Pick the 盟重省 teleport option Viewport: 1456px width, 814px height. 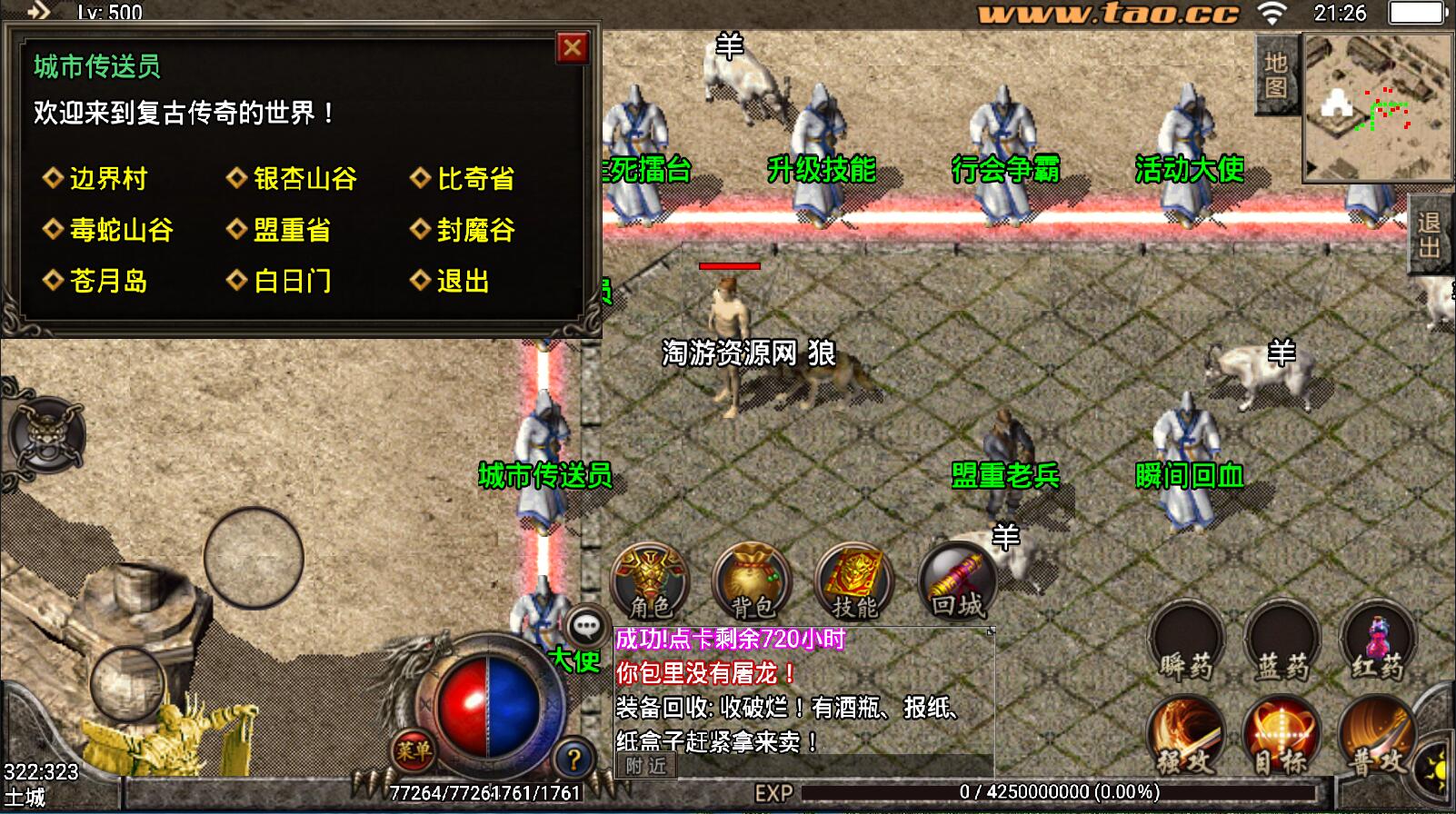[291, 229]
